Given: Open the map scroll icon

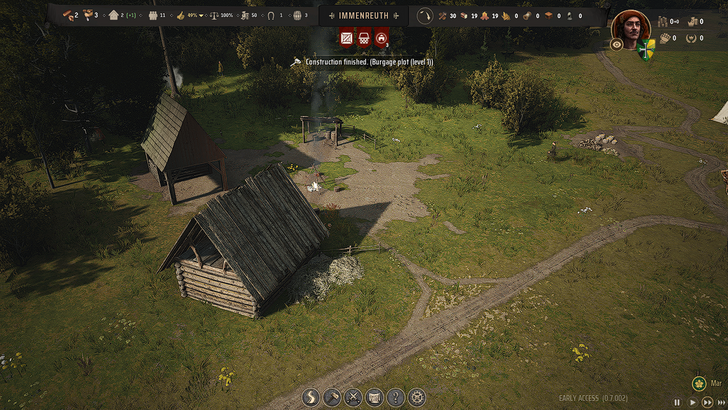Looking at the screenshot, I should point(375,397).
